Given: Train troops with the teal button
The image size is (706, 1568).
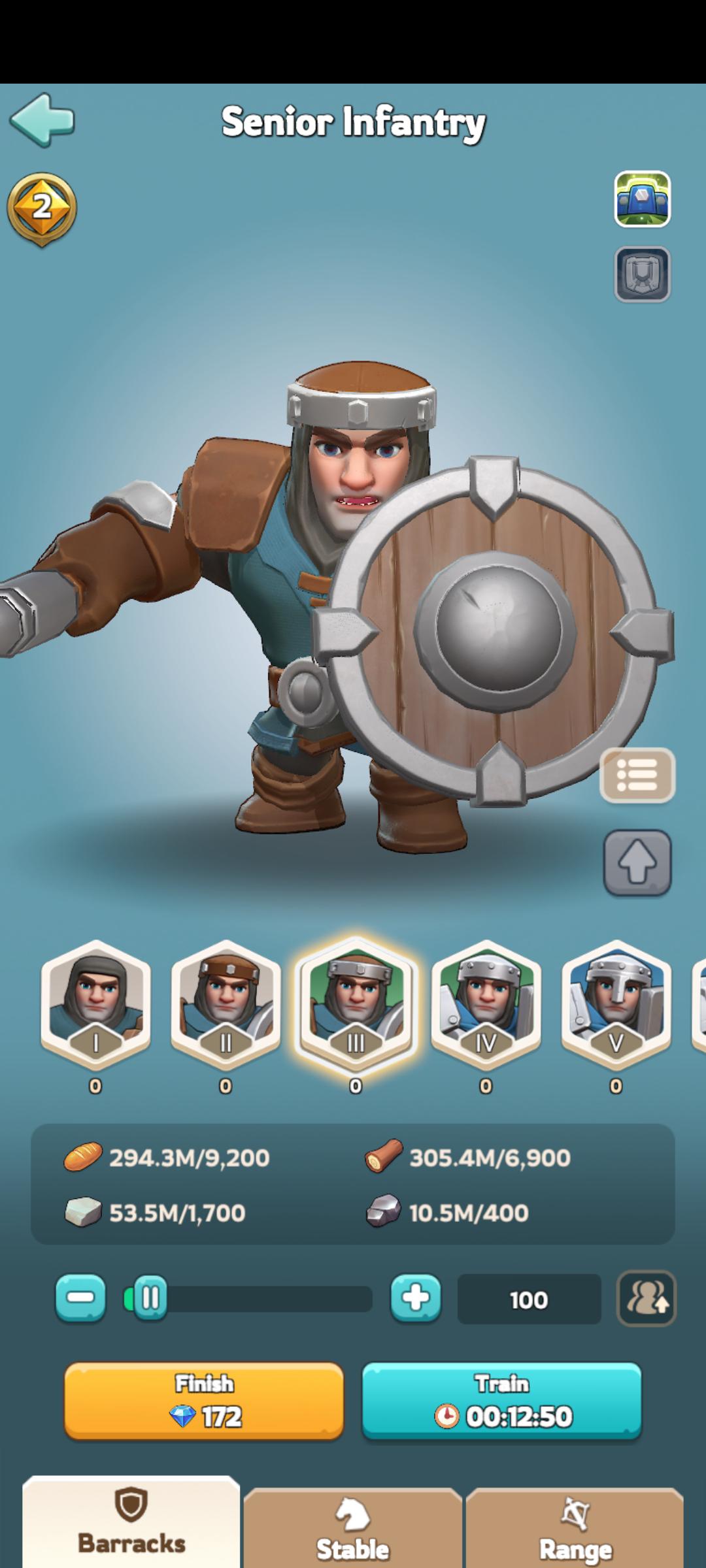Looking at the screenshot, I should click(501, 1401).
